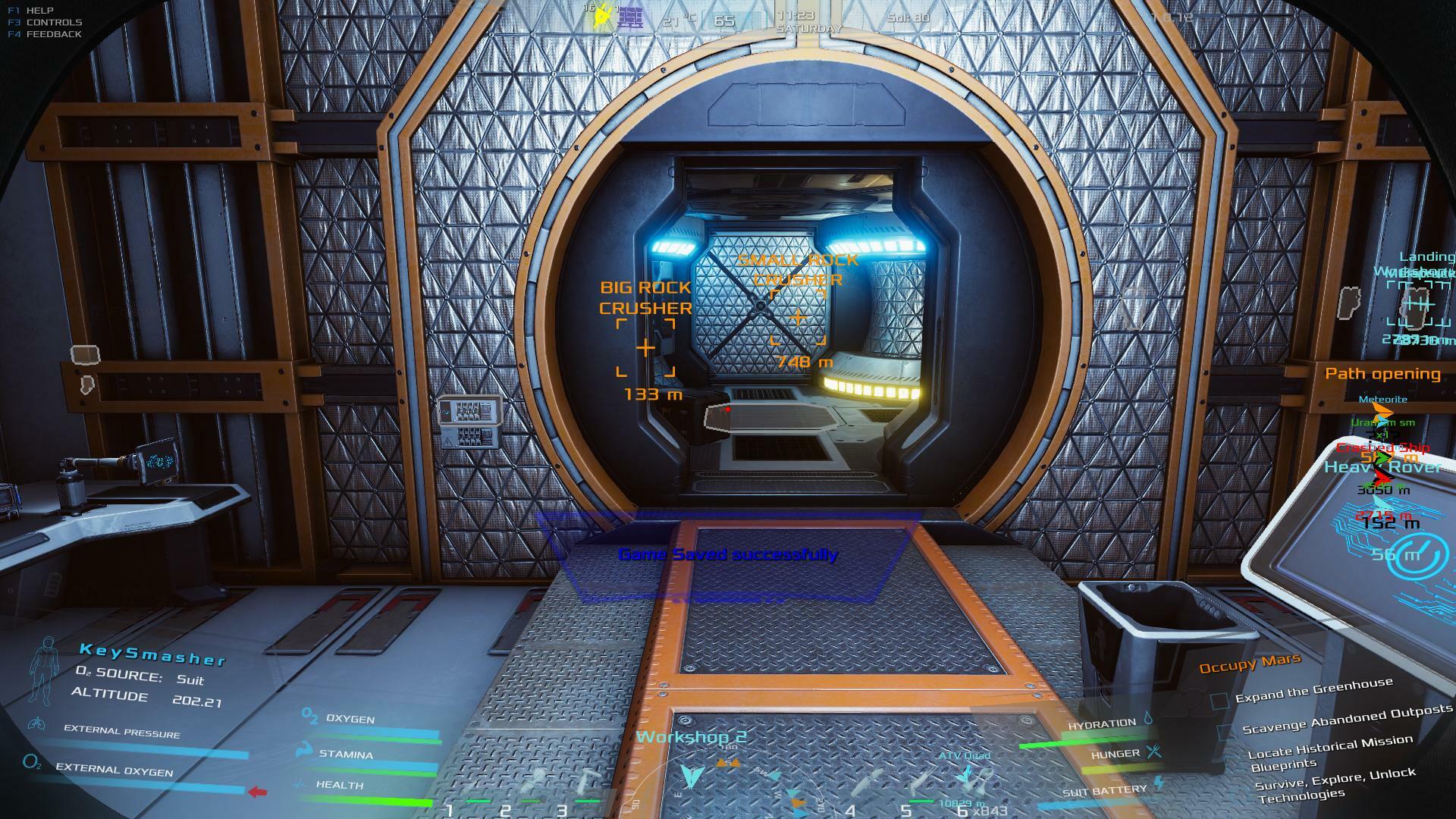This screenshot has width=1456, height=819.
Task: Click the yellow sun weather icon
Action: (603, 16)
